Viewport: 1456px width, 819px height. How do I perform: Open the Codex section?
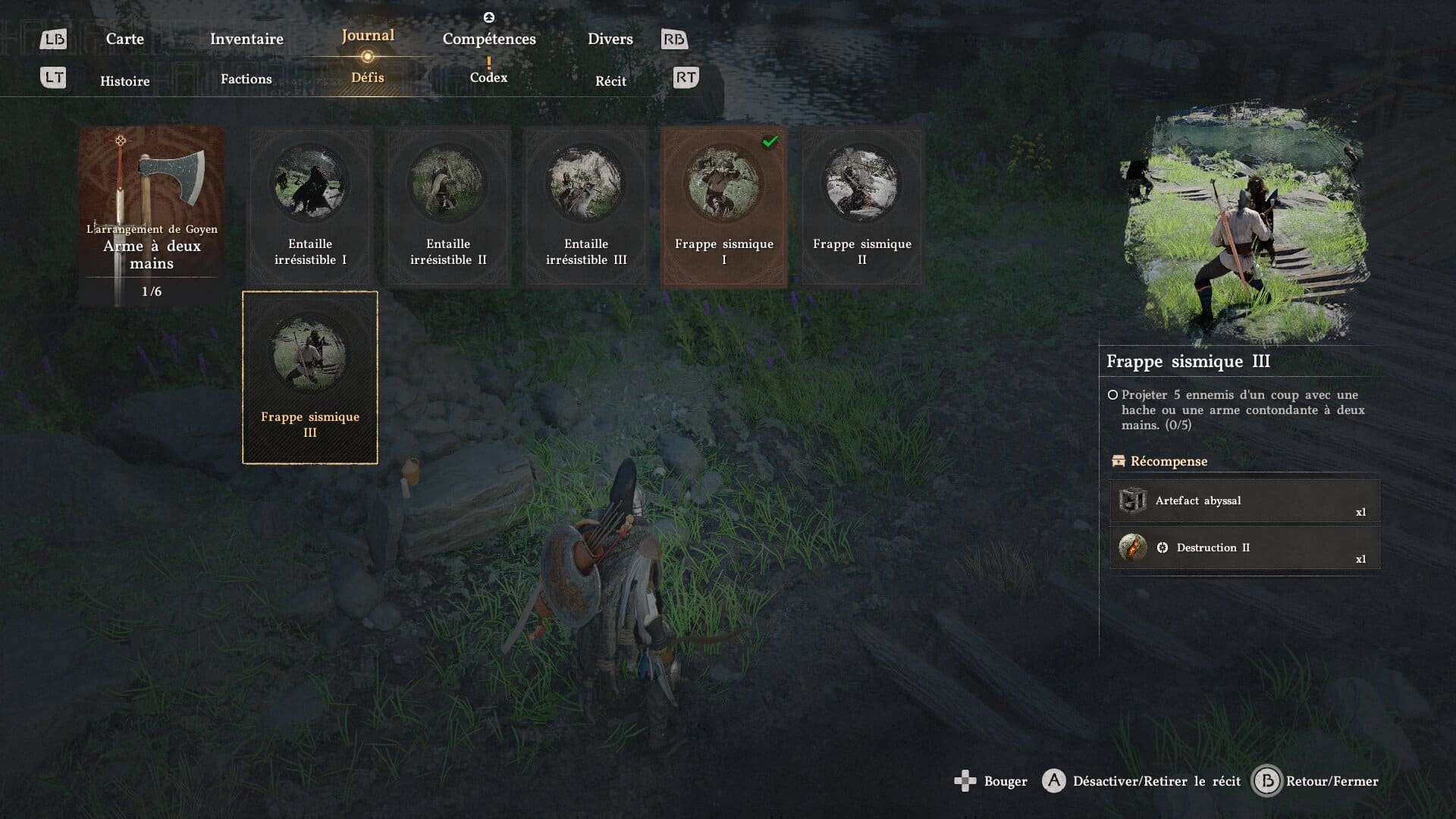pos(488,77)
